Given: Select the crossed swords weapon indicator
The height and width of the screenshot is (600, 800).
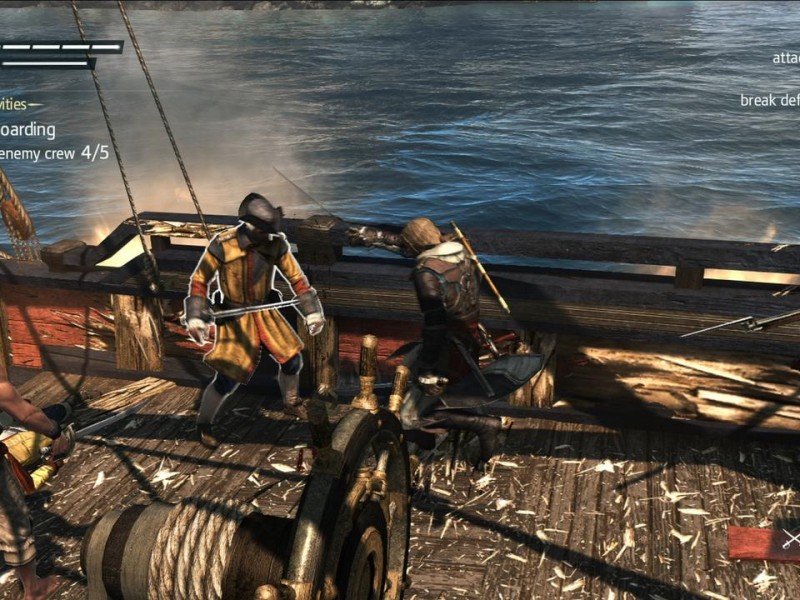Looking at the screenshot, I should click(790, 541).
